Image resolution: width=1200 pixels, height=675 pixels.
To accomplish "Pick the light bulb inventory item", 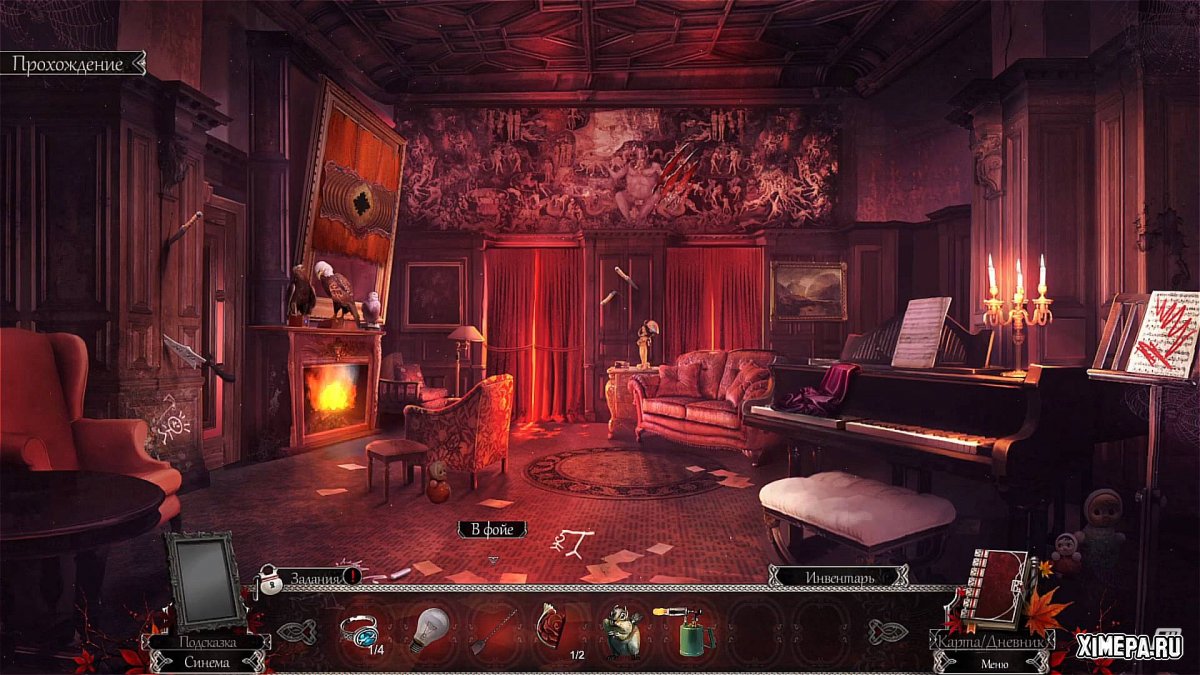I will pyautogui.click(x=428, y=630).
